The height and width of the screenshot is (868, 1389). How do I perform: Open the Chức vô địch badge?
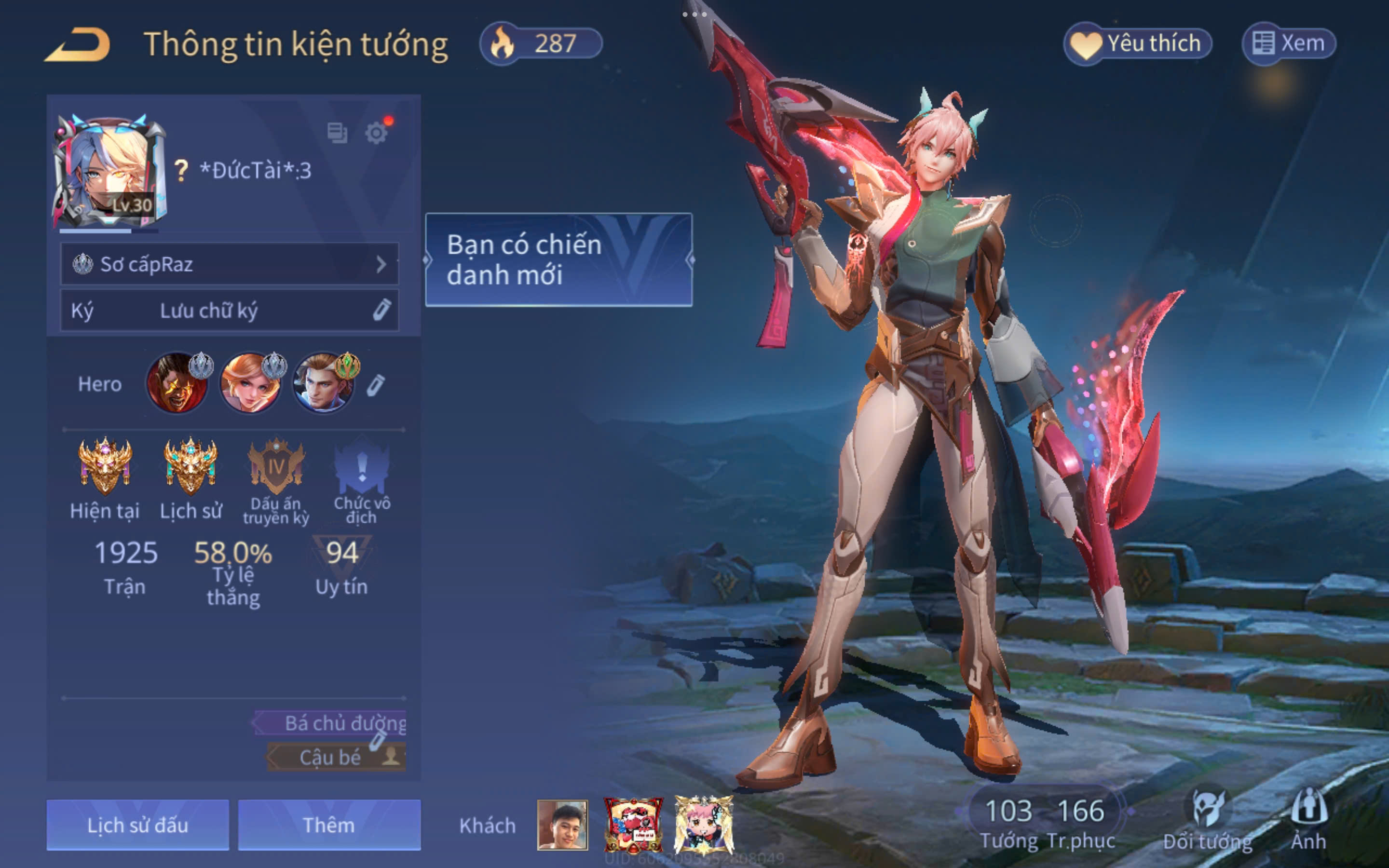coord(362,466)
